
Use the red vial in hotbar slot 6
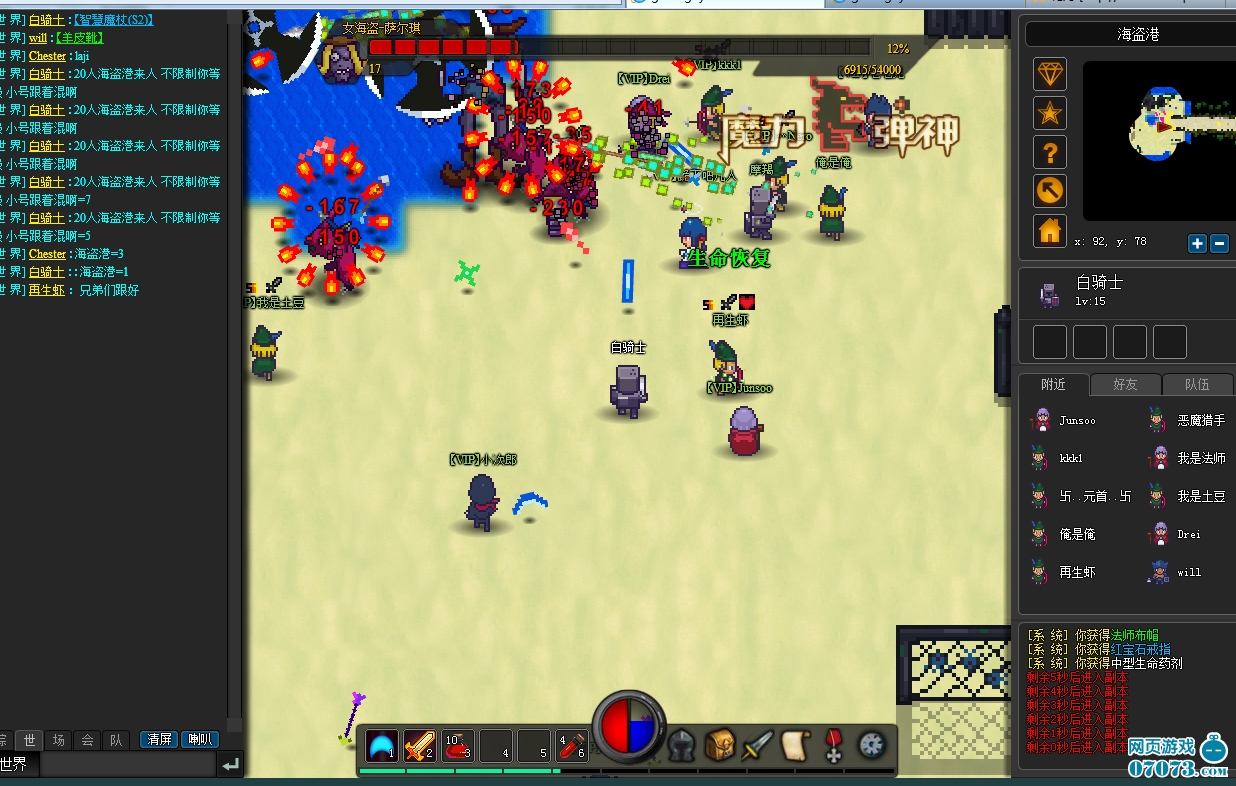click(570, 746)
